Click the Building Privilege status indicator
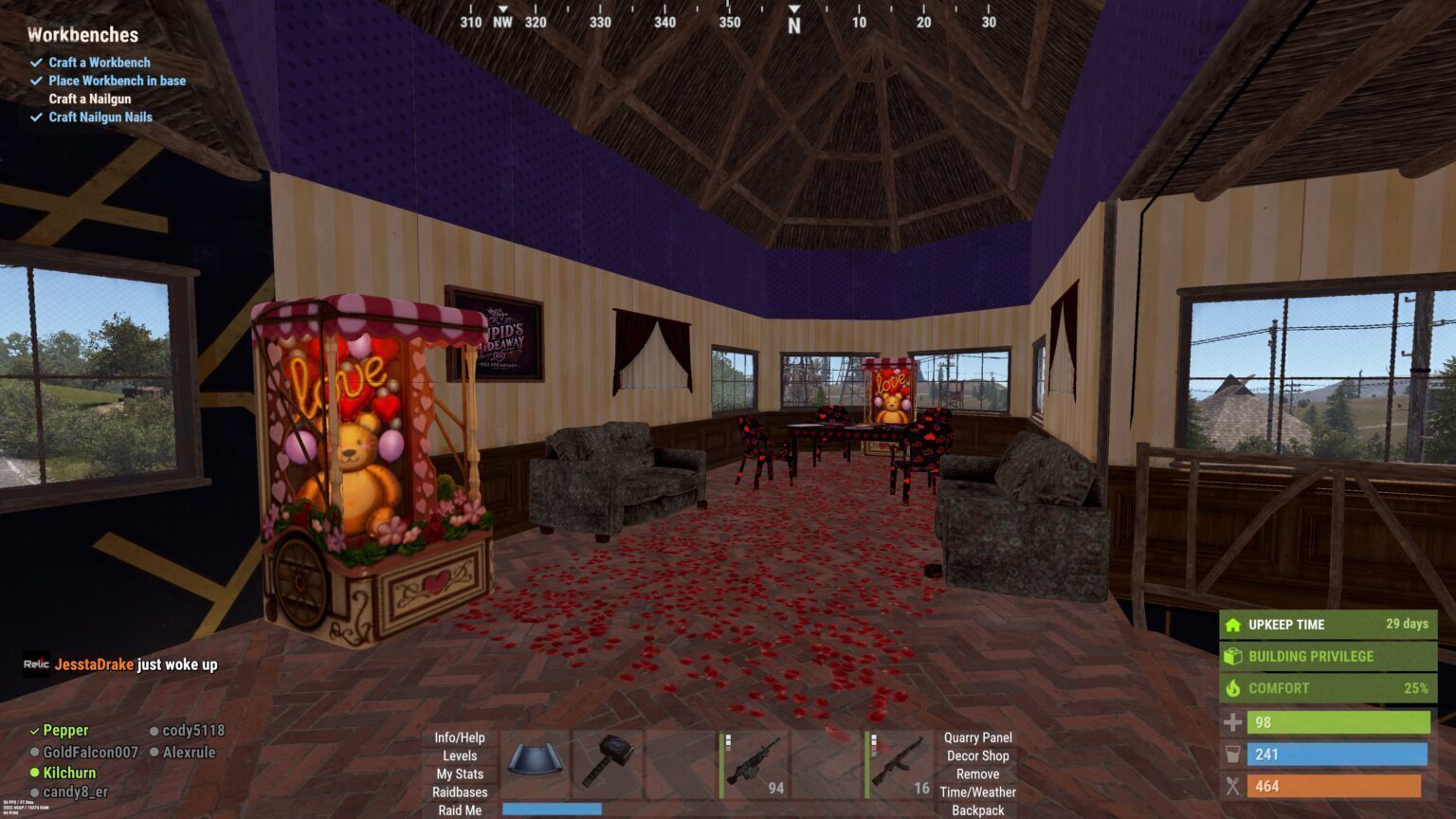The height and width of the screenshot is (819, 1456). (x=1327, y=656)
